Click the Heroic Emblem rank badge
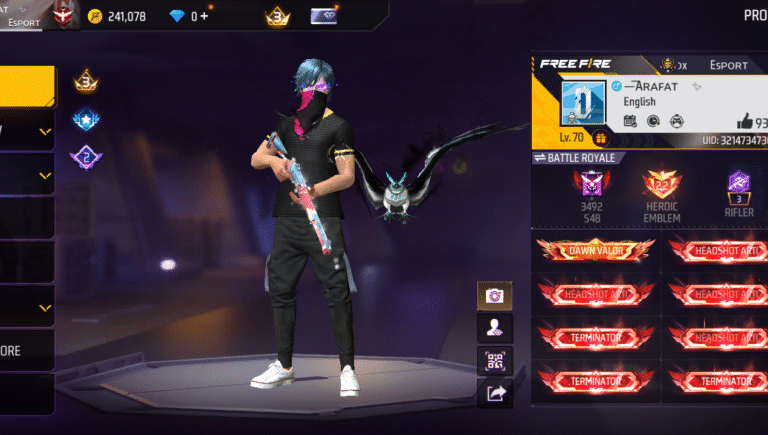Screen dimensions: 768x435 click(x=662, y=184)
